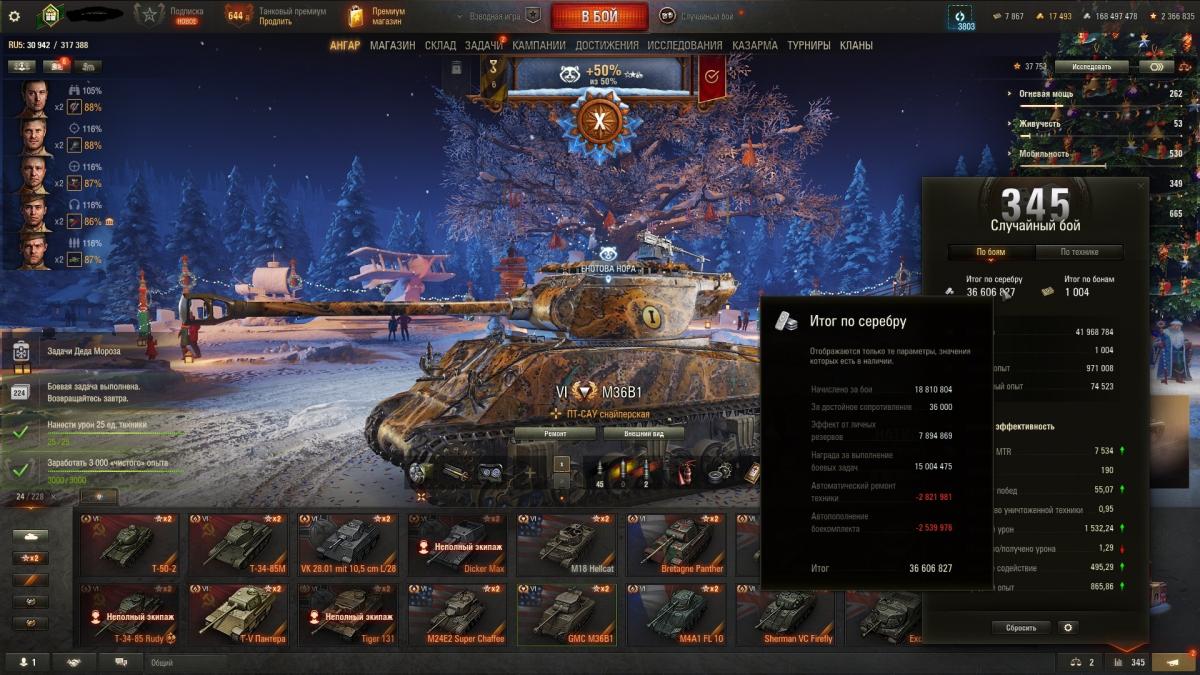This screenshot has width=1200, height=675.
Task: Switch to the По технике tab
Action: 1078,252
